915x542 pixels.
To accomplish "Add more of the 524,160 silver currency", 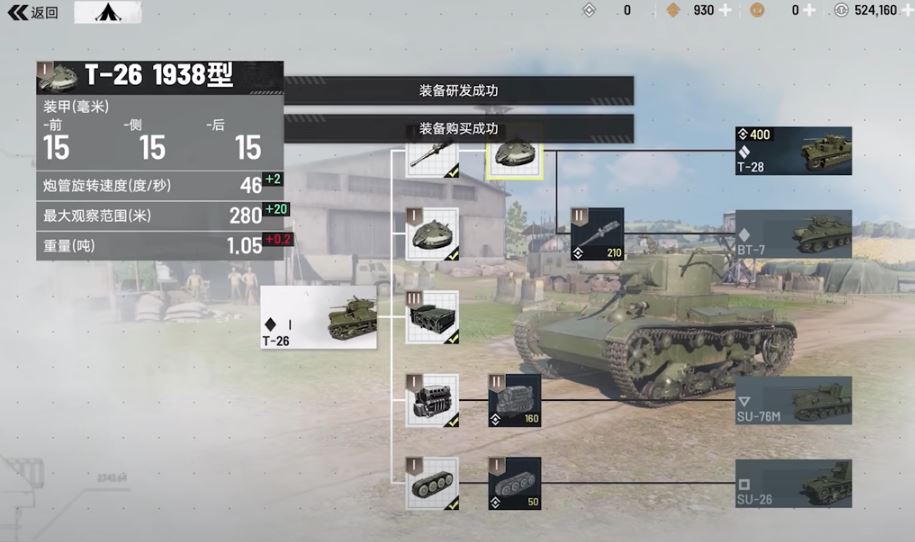I will 905,10.
